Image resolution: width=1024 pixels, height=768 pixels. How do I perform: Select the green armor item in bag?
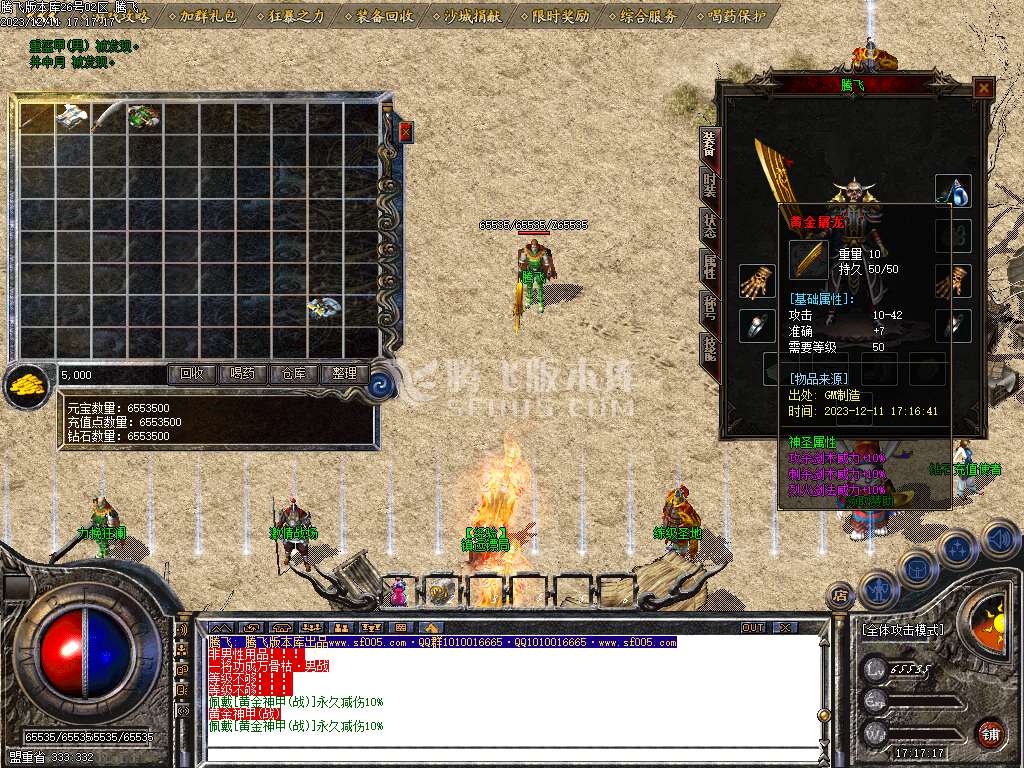[141, 116]
